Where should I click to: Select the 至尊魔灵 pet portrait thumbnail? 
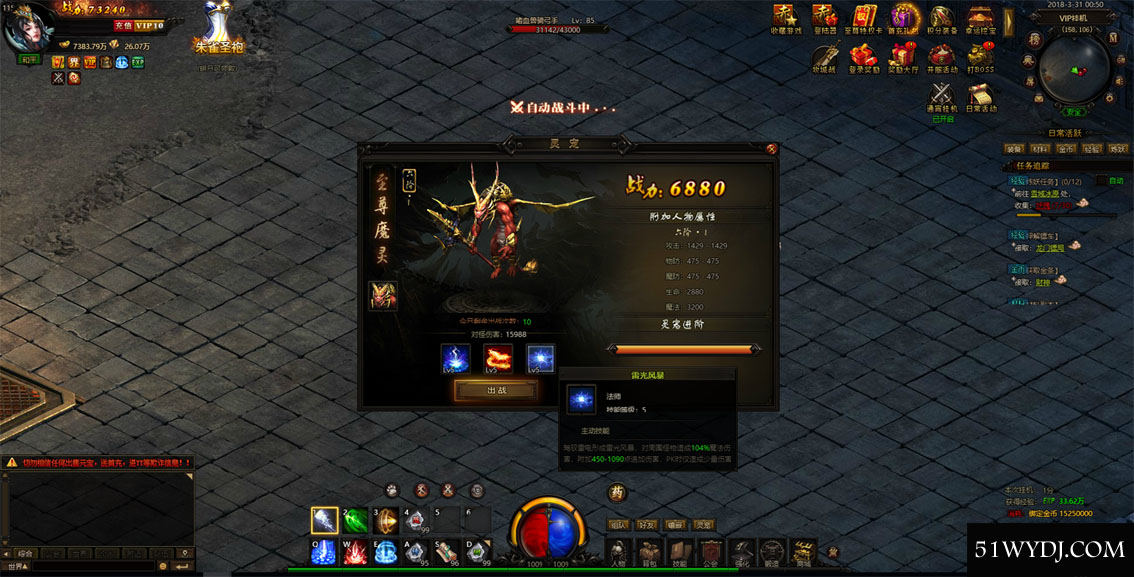click(x=383, y=295)
